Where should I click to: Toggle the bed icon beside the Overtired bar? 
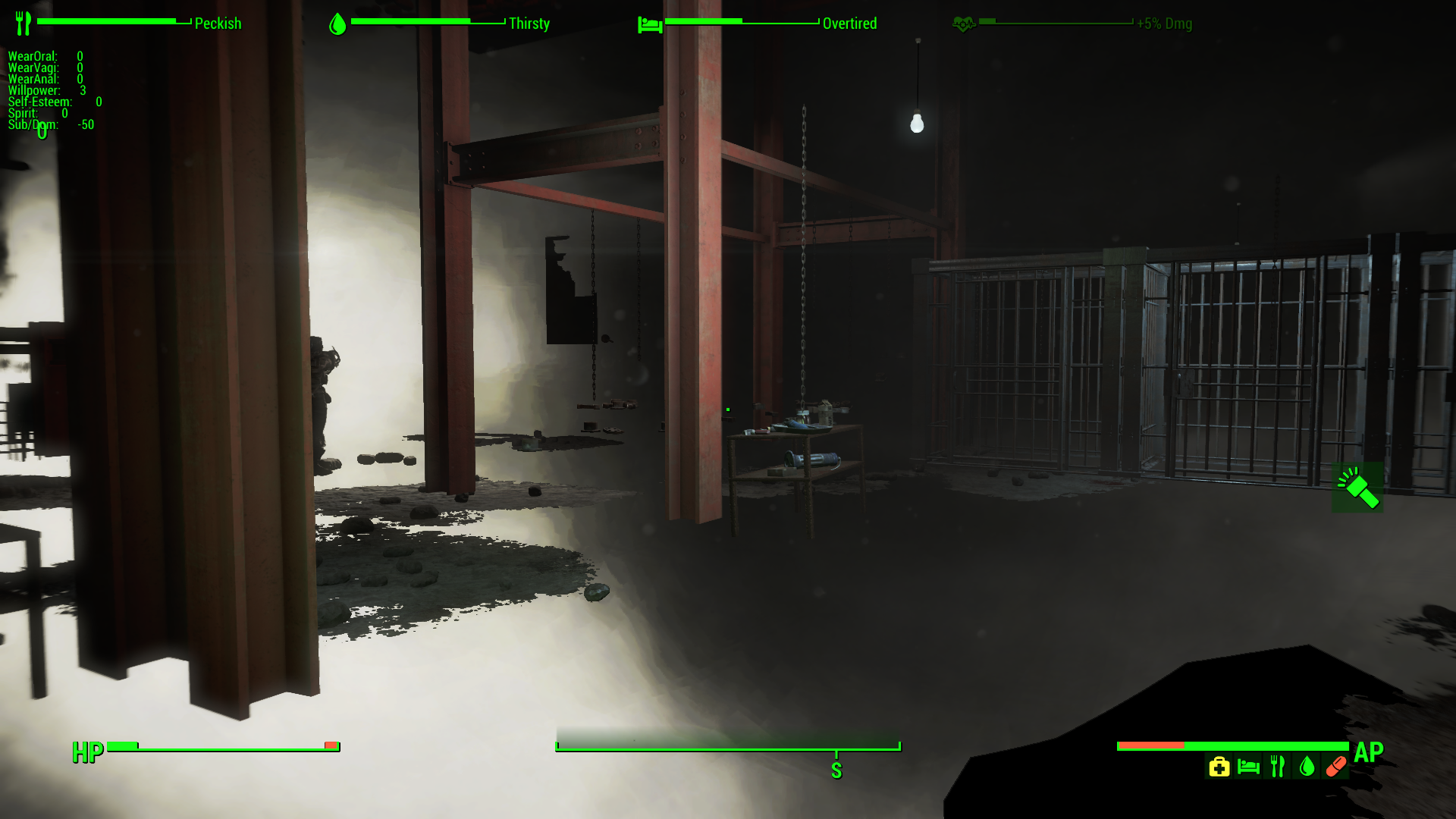click(650, 23)
